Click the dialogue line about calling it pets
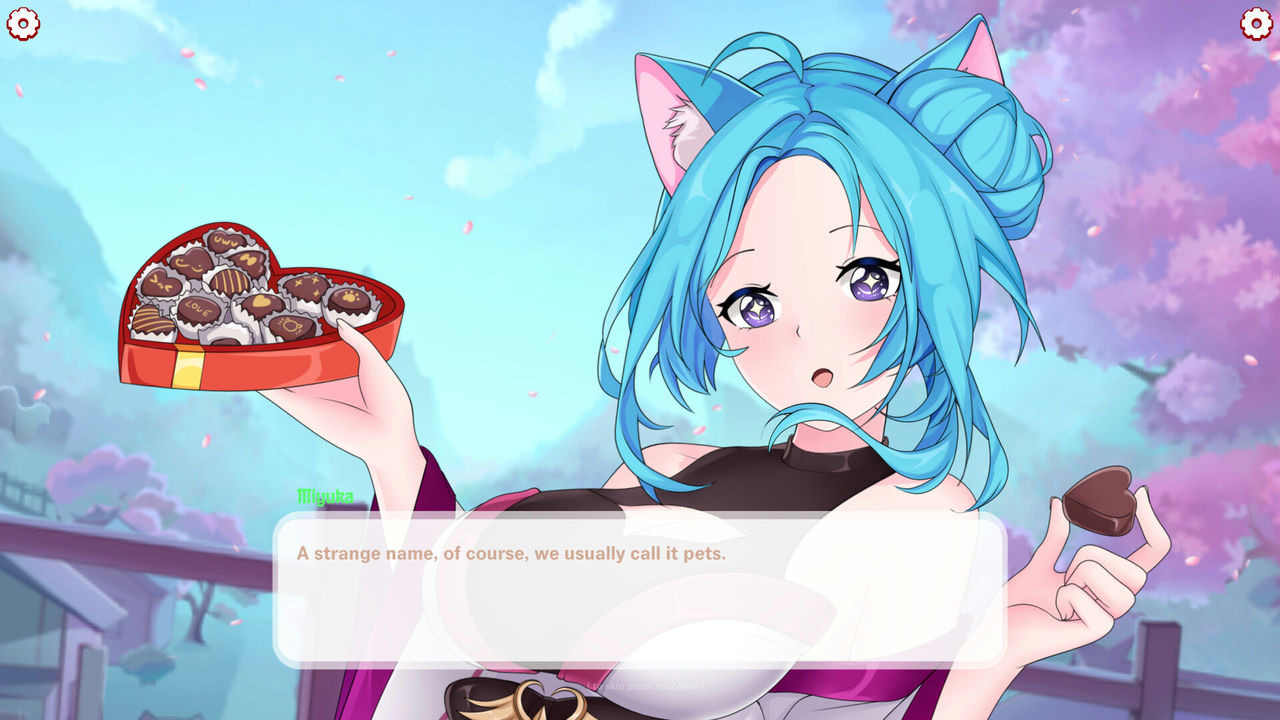 click(x=508, y=552)
